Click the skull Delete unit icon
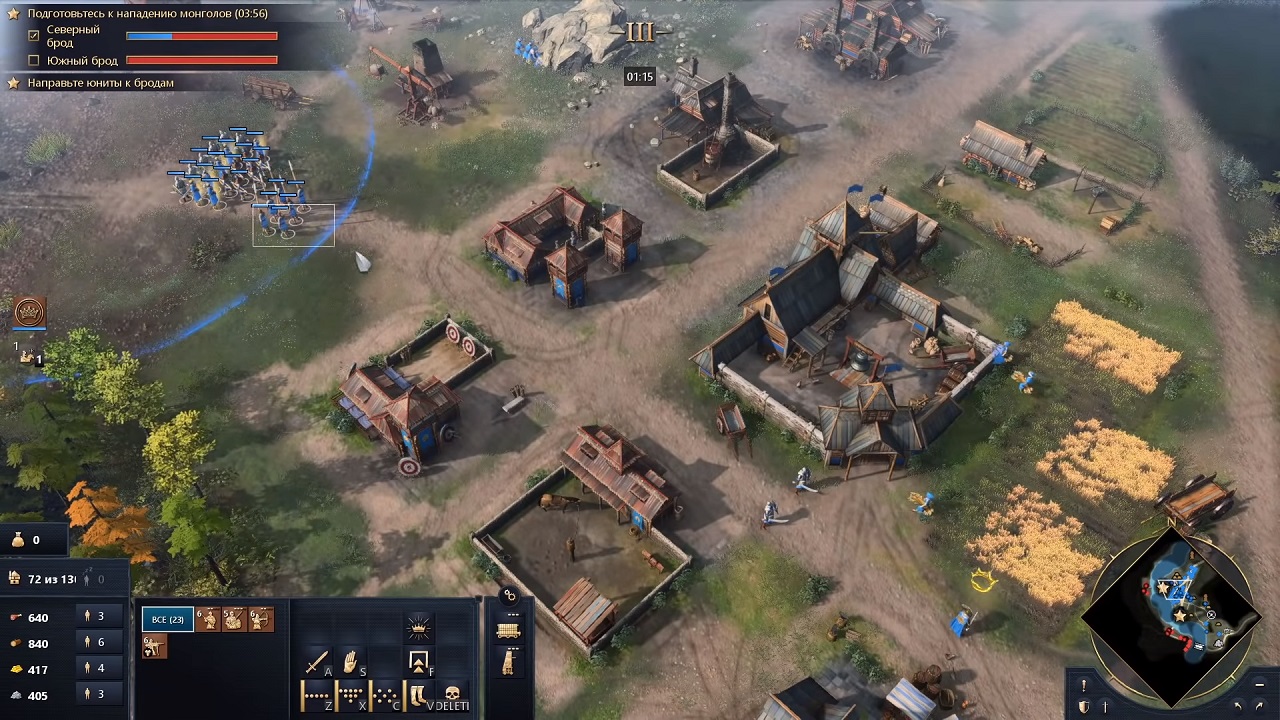This screenshot has height=720, width=1280. 453,694
